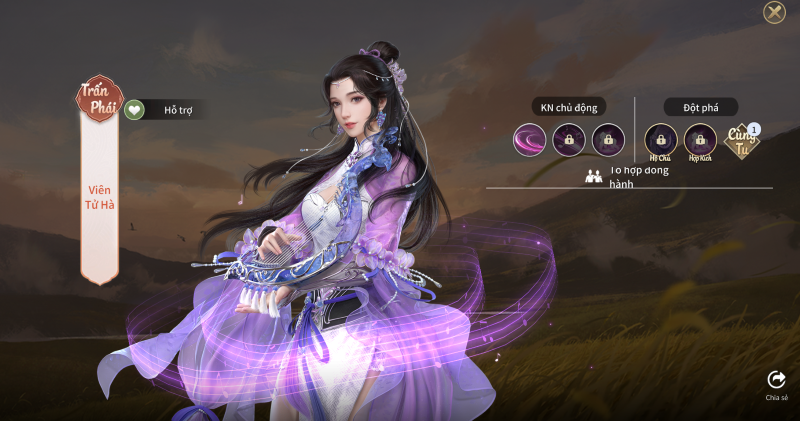Image resolution: width=800 pixels, height=421 pixels.
Task: Open the locked Hộ Chủ breakthrough skill
Action: point(660,139)
